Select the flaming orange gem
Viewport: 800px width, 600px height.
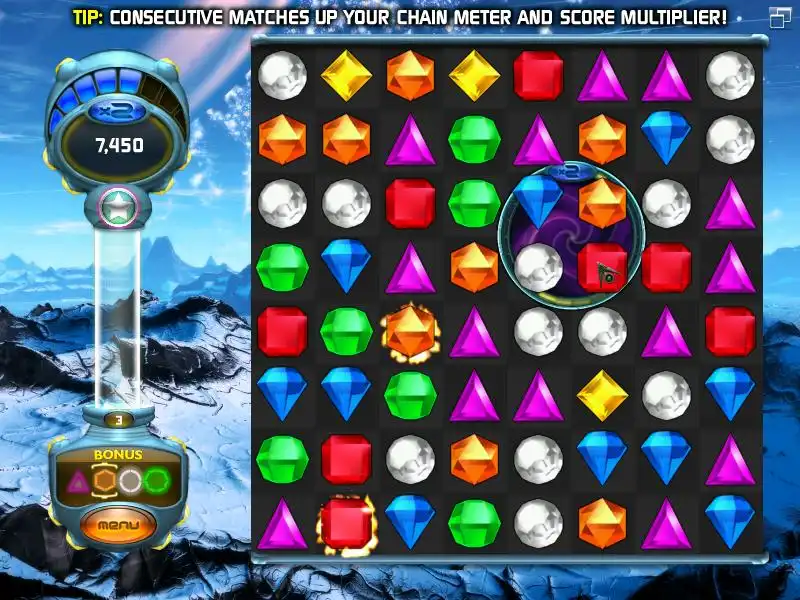pos(410,332)
